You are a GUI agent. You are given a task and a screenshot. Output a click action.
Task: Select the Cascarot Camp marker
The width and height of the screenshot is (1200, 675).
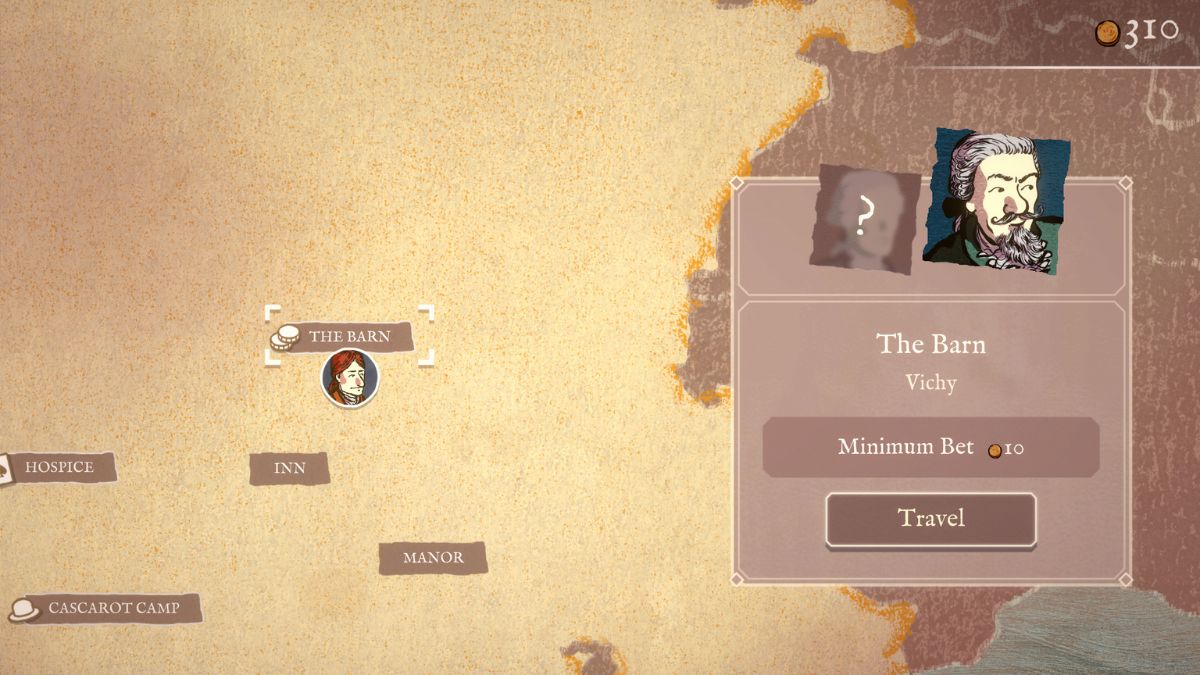pyautogui.click(x=113, y=608)
